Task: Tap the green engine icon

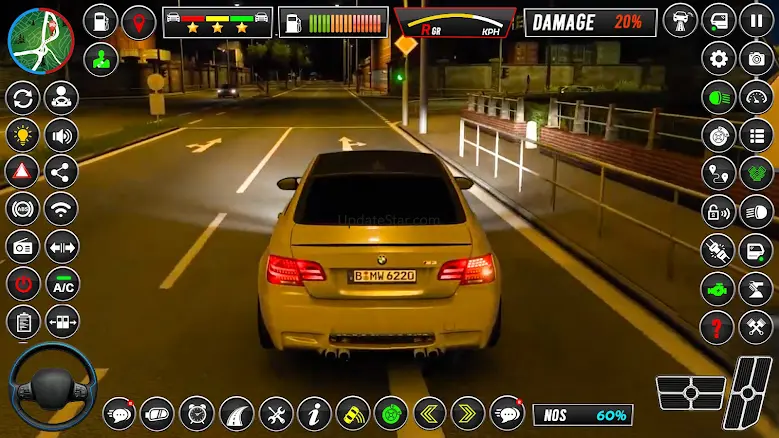Action: tap(718, 288)
